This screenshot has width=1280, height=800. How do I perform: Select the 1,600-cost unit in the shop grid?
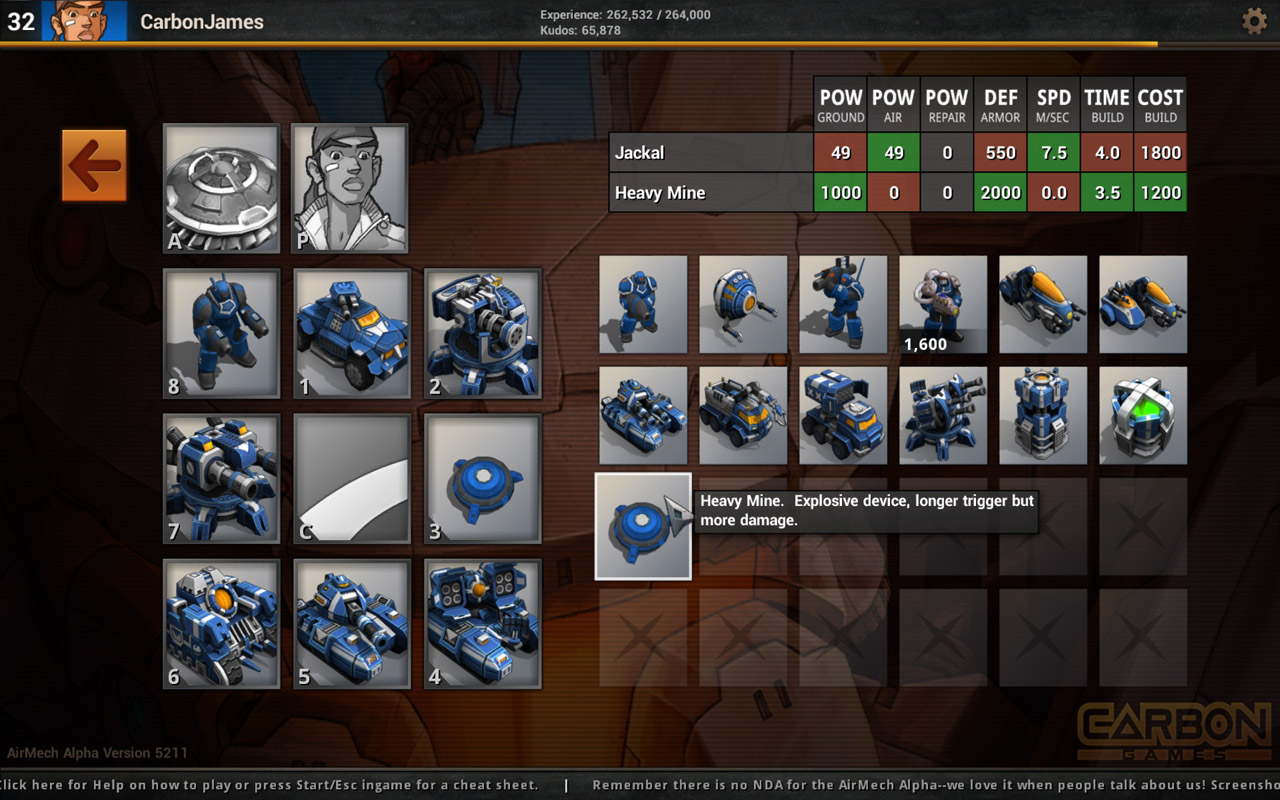pos(943,305)
